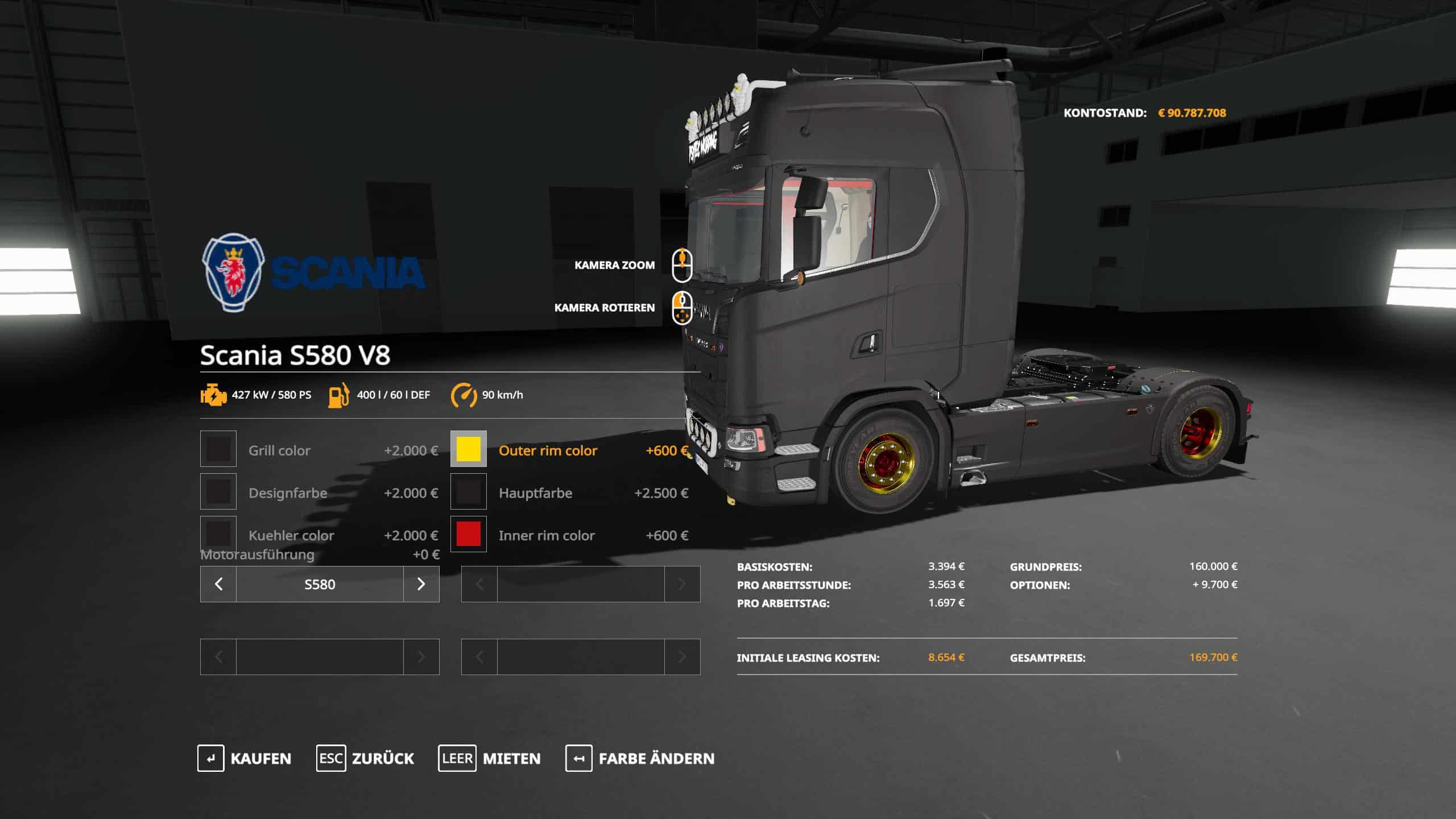1456x819 pixels.
Task: Open the Kuehler color swatch
Action: pos(218,533)
